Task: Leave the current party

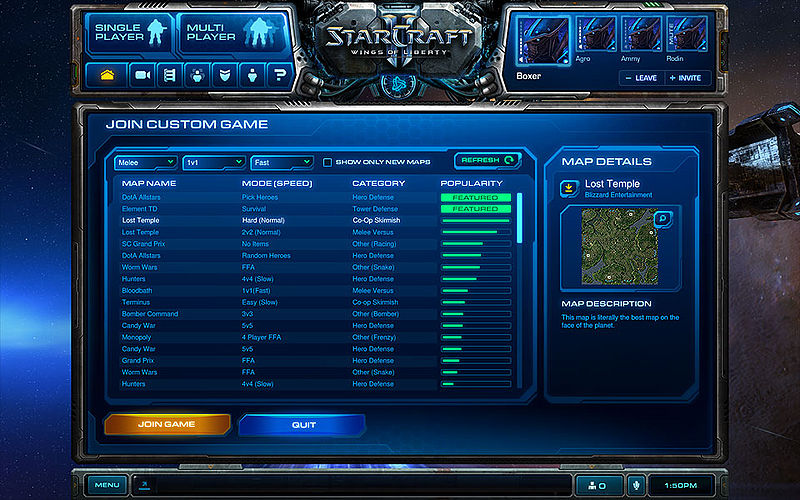Action: coord(640,78)
